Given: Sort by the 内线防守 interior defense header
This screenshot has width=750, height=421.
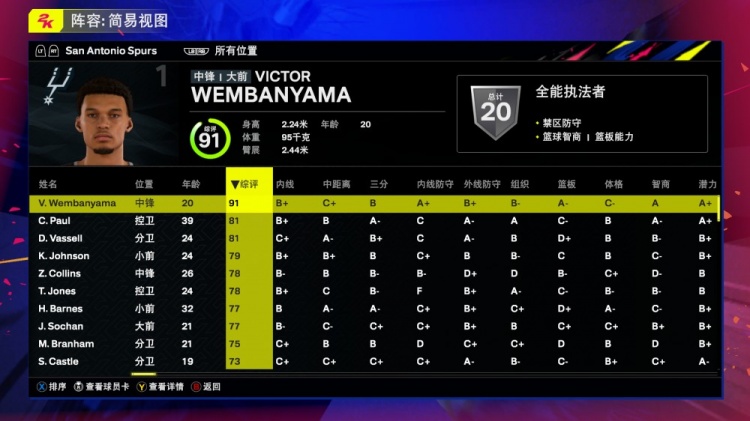Looking at the screenshot, I should (x=434, y=185).
